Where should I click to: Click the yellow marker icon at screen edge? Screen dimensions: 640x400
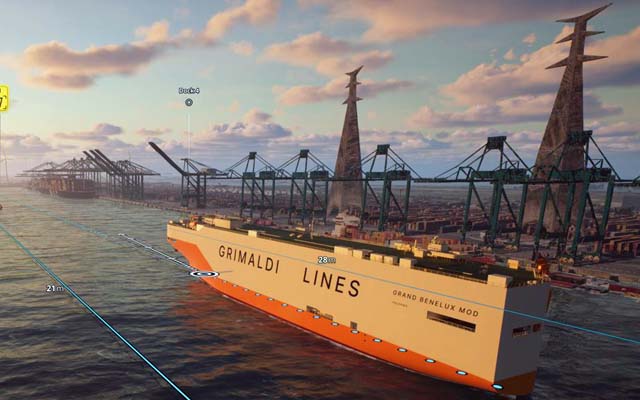(3, 97)
